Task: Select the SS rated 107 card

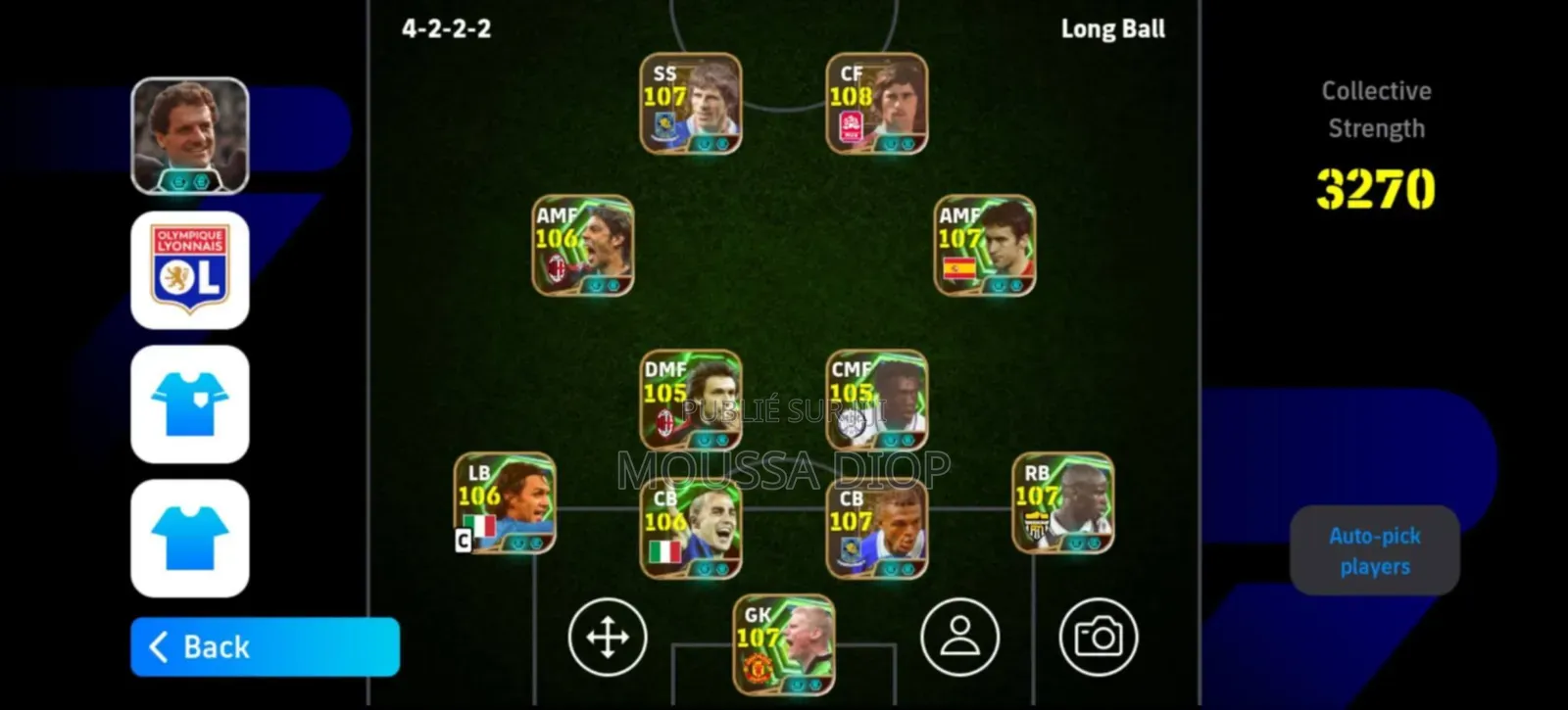Action: click(691, 103)
